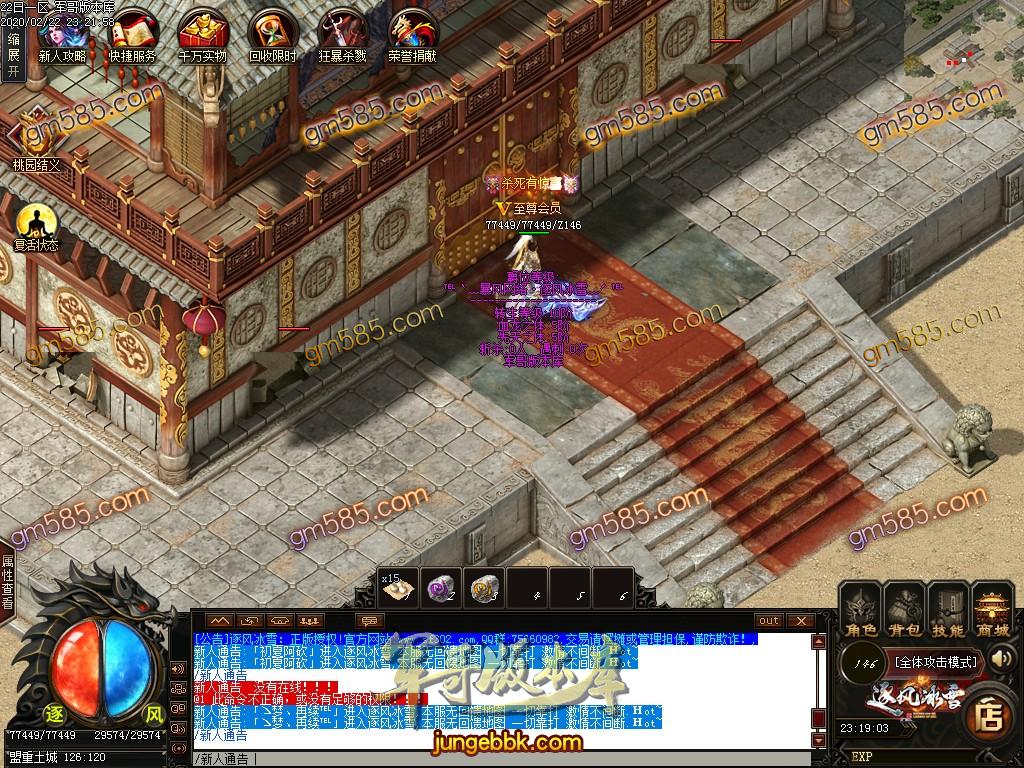Open the 新人攻略 newbie guide icon
The image size is (1024, 768).
(x=62, y=32)
